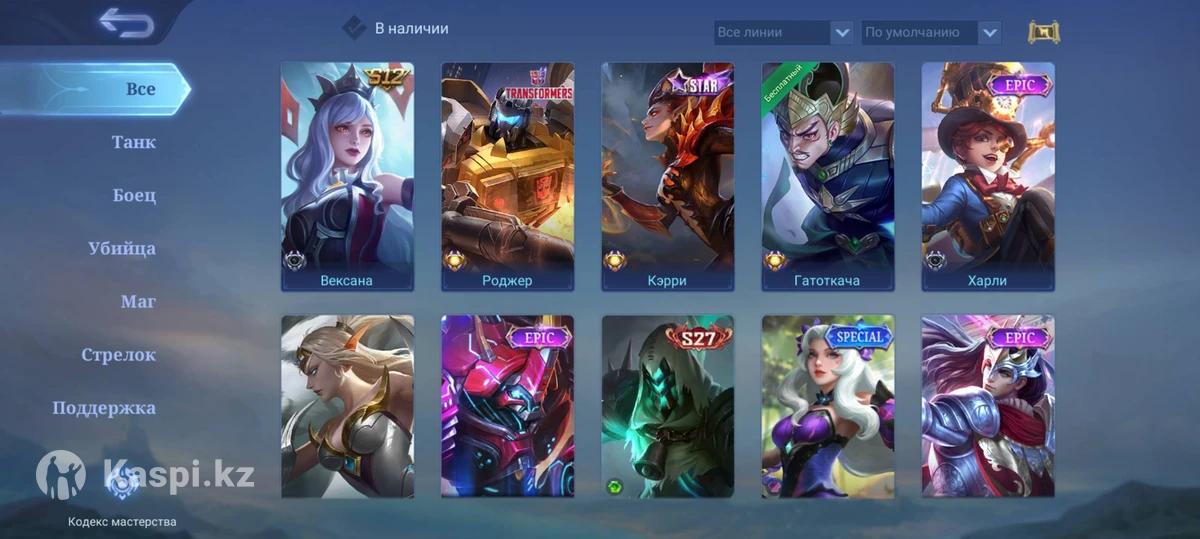Select the Харли Epic card

click(x=987, y=177)
